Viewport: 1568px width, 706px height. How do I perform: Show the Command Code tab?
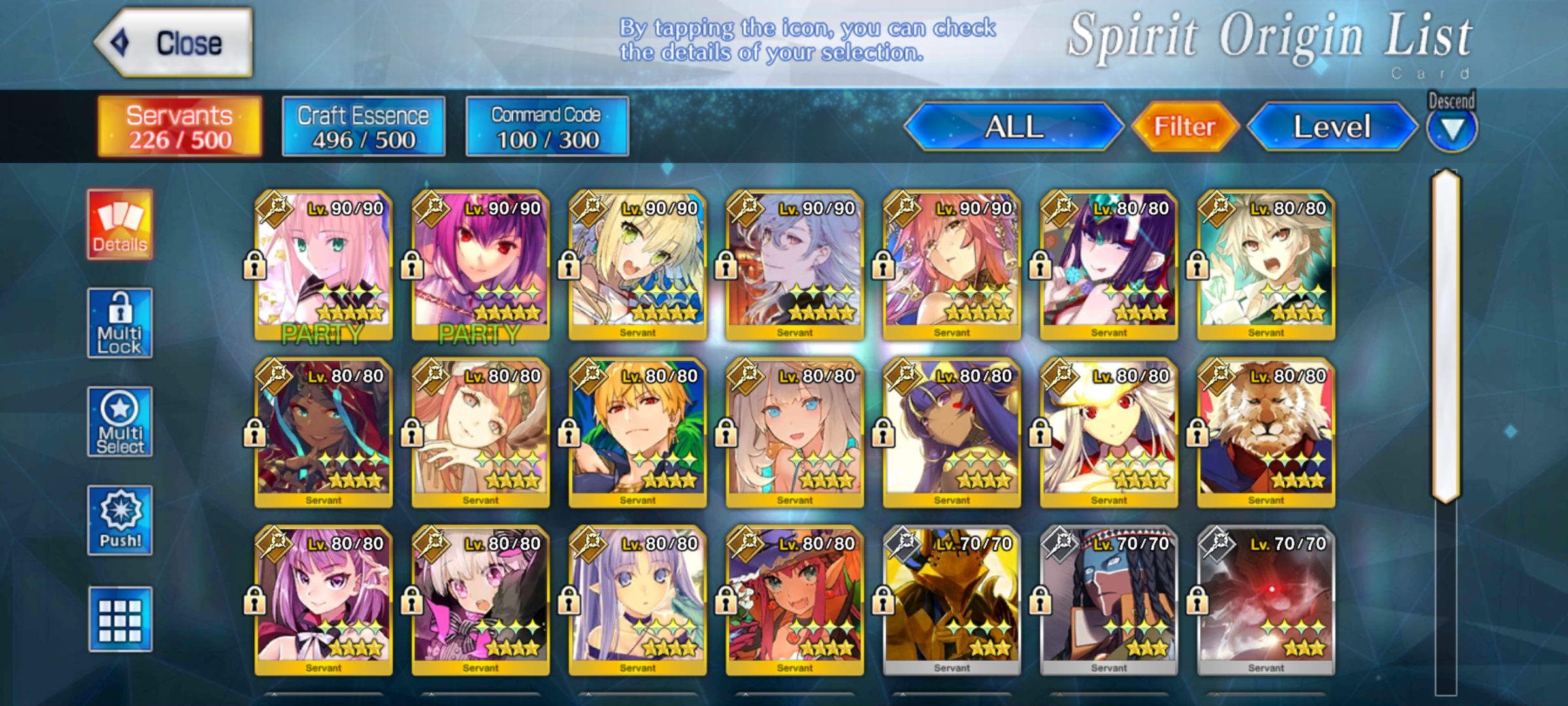click(x=547, y=127)
